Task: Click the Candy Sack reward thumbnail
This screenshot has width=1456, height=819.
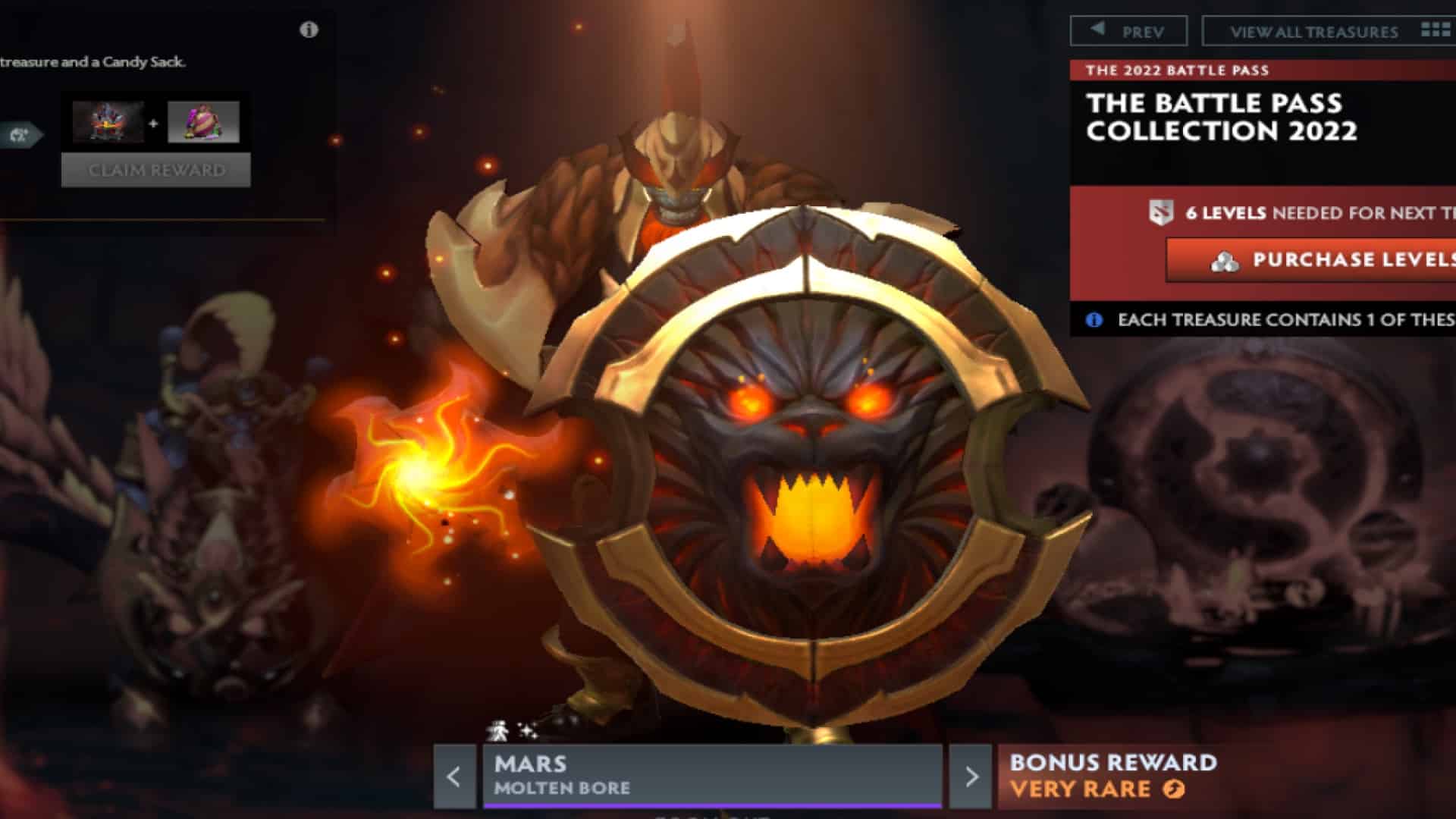Action: [x=203, y=122]
